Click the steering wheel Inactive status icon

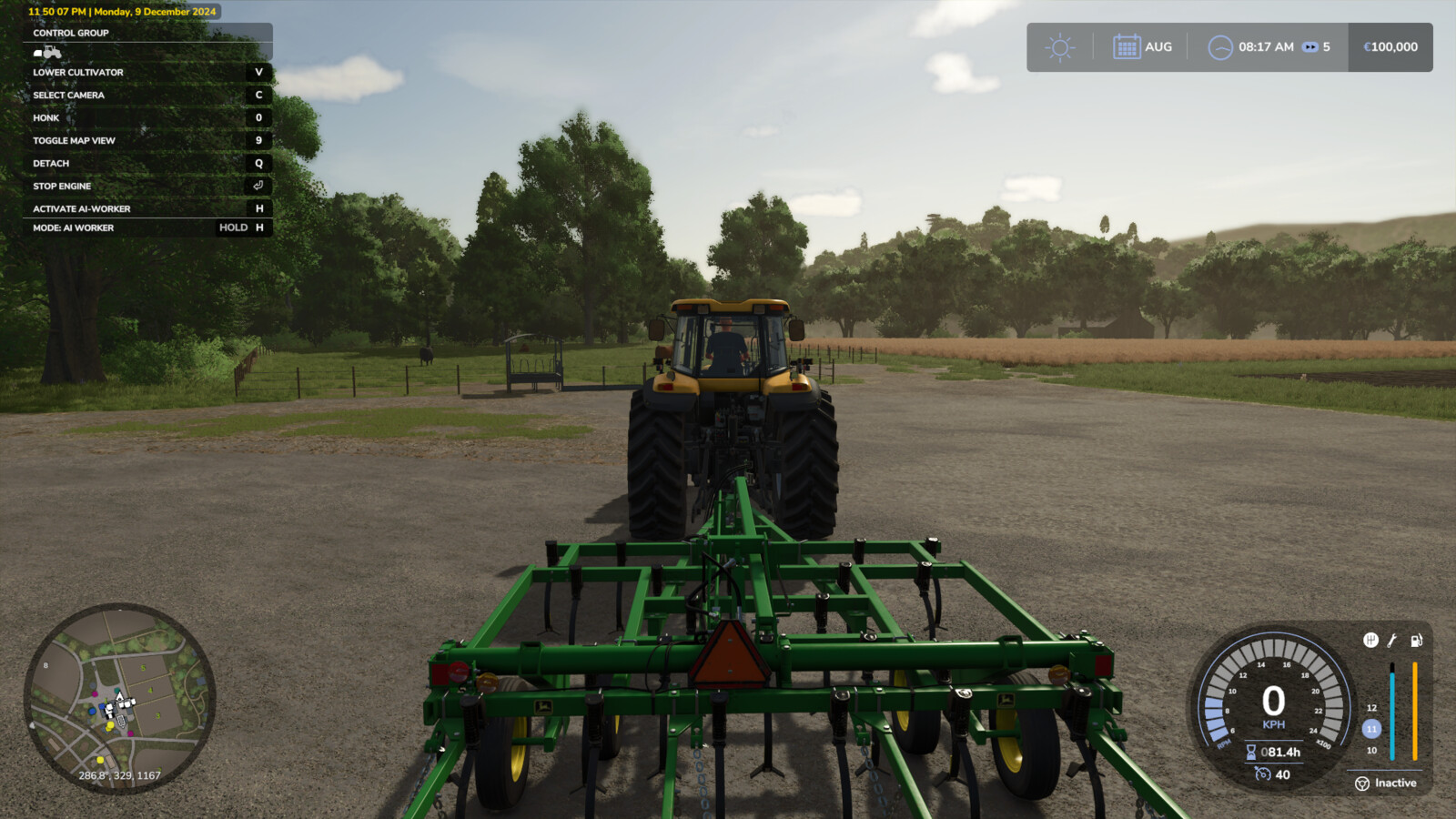pos(1362,784)
